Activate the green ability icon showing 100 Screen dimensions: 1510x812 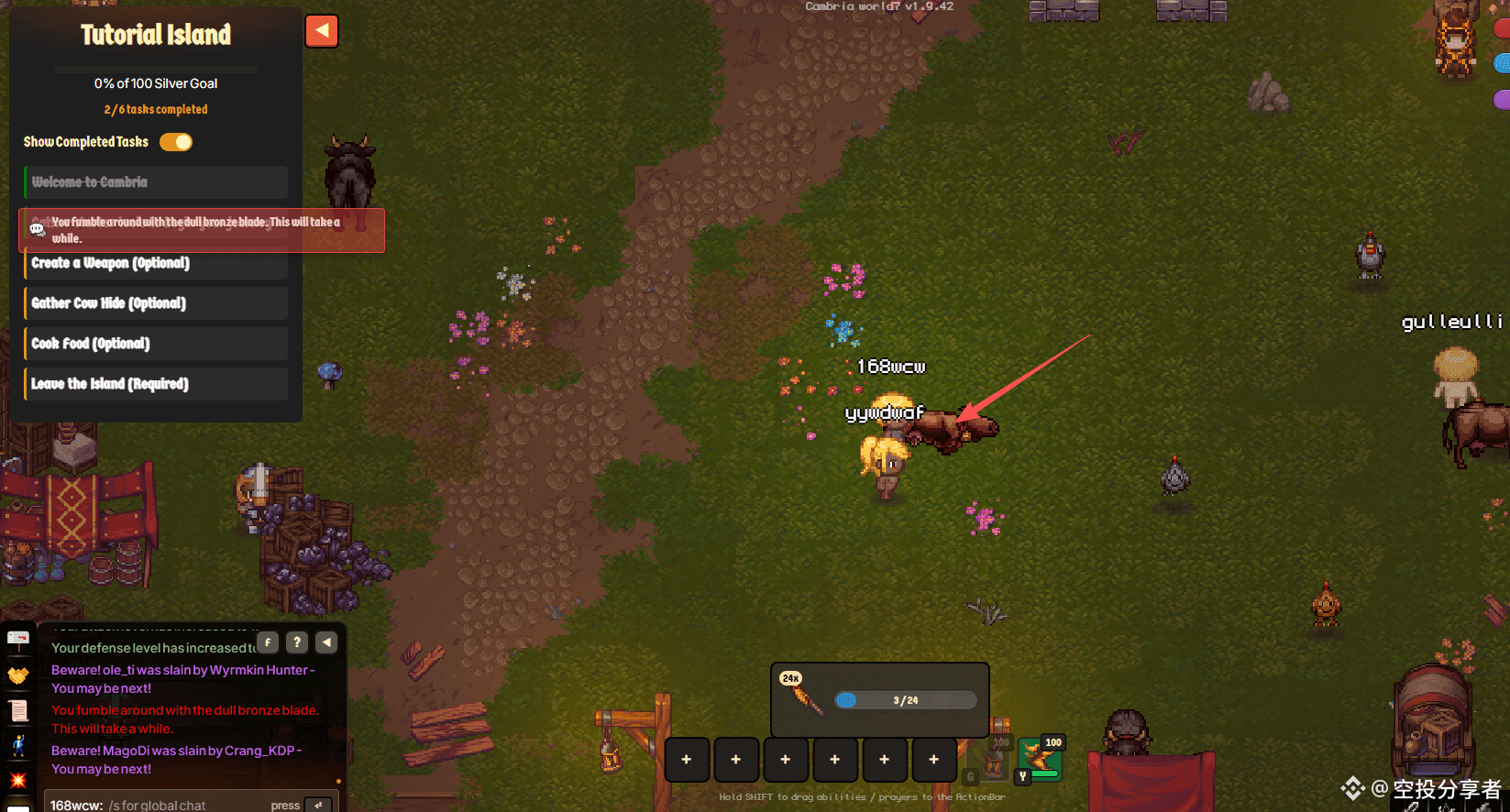click(1040, 759)
